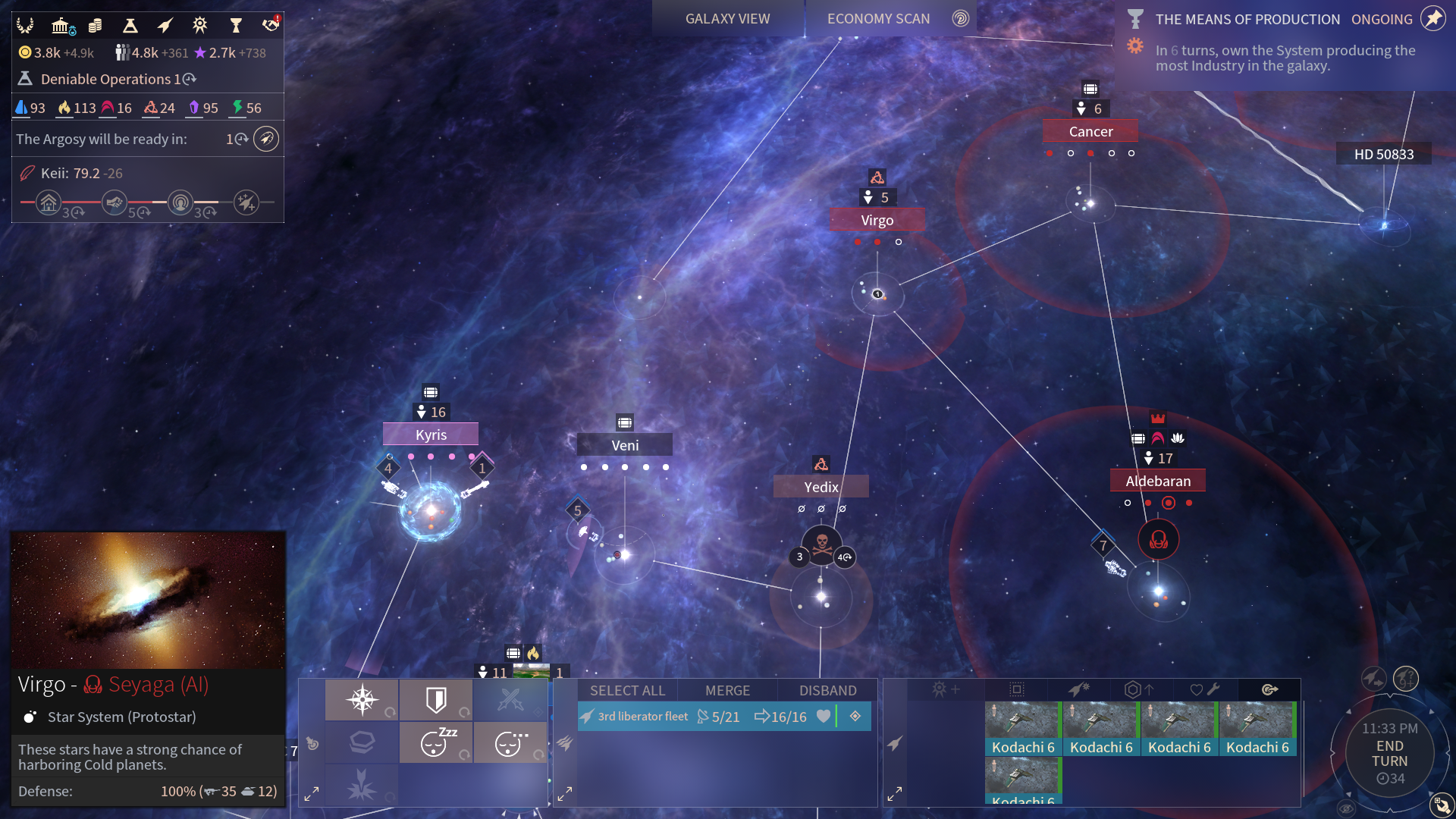Screen dimensions: 1456x819
Task: Open the trophy quests screen
Action: tap(236, 26)
